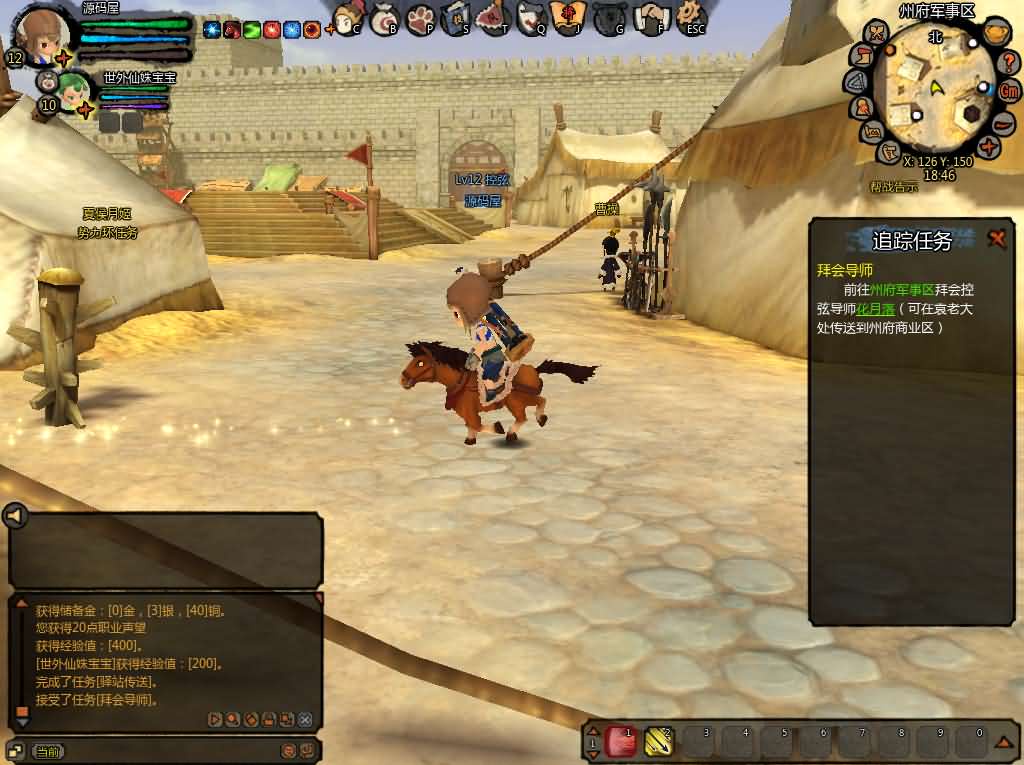Open the skill book (S) icon
This screenshot has width=1024, height=765.
point(457,18)
